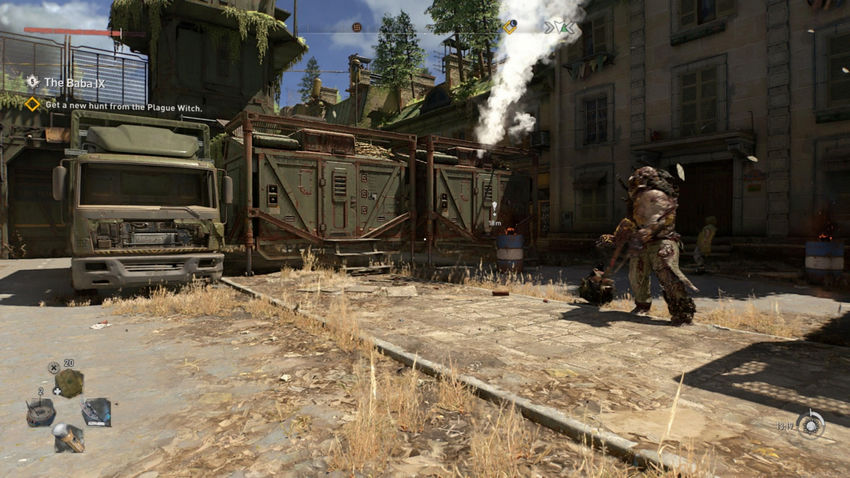The width and height of the screenshot is (850, 478).
Task: Select the blue-tinted item slot in the wheel
Action: (x=97, y=411)
